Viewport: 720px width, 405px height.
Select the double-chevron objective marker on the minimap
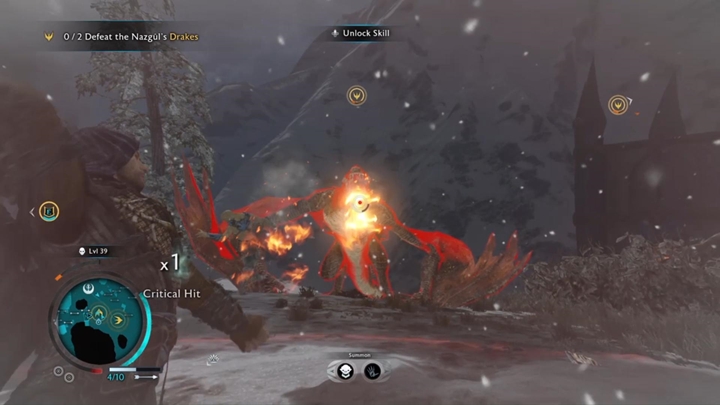pos(118,320)
